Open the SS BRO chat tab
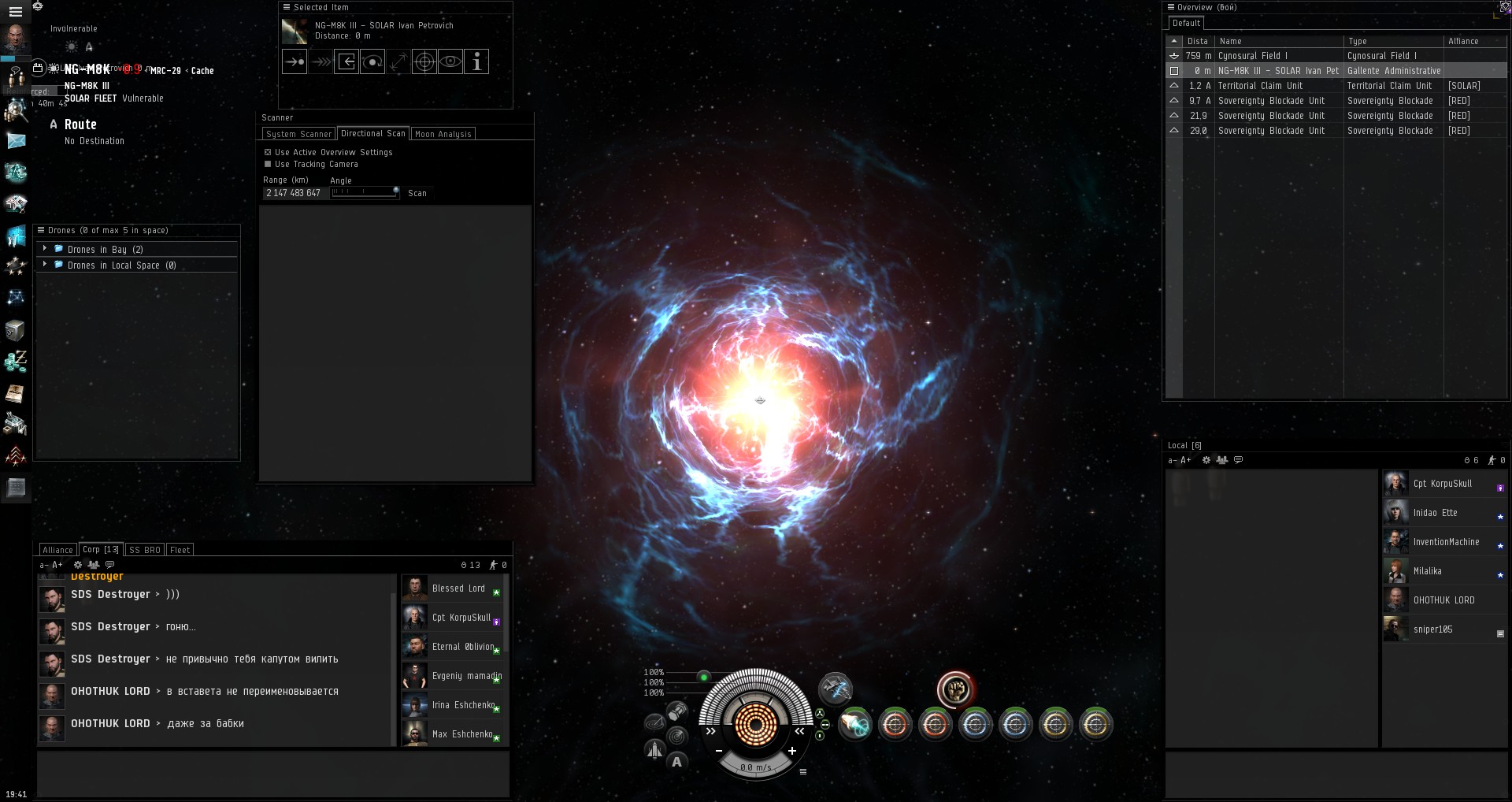 point(144,550)
